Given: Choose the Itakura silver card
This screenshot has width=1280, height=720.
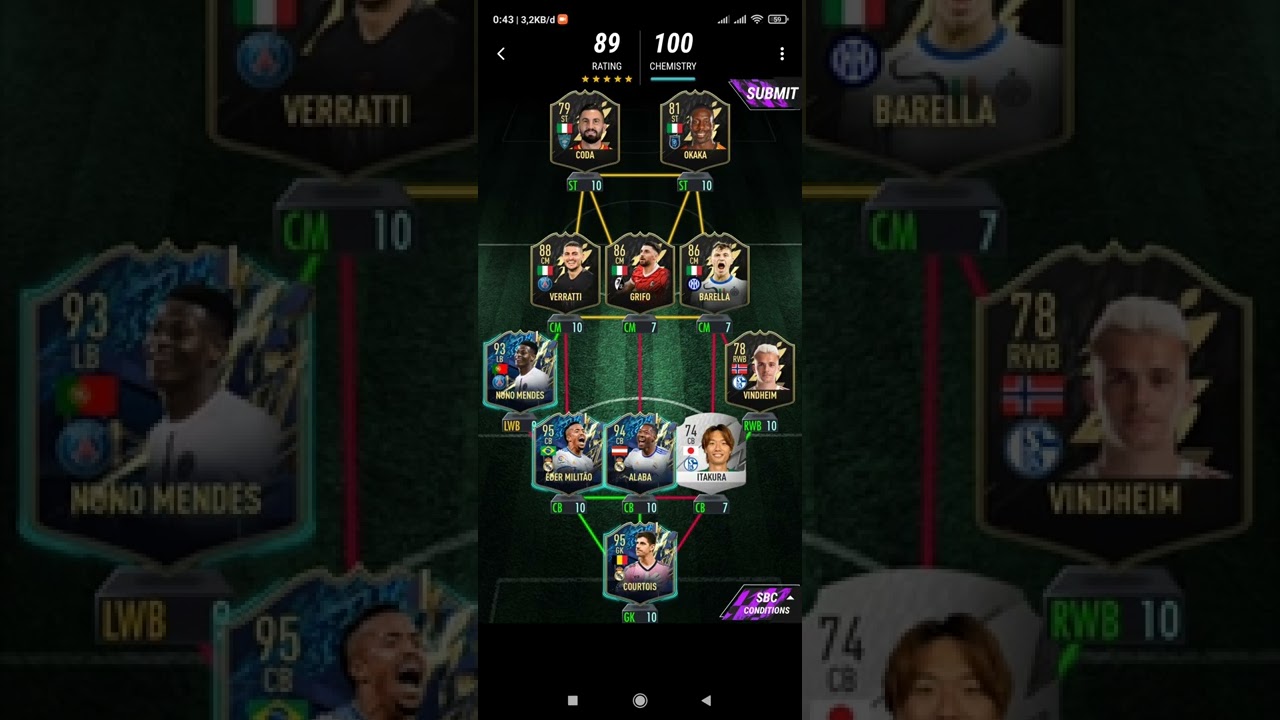Looking at the screenshot, I should click(x=711, y=452).
